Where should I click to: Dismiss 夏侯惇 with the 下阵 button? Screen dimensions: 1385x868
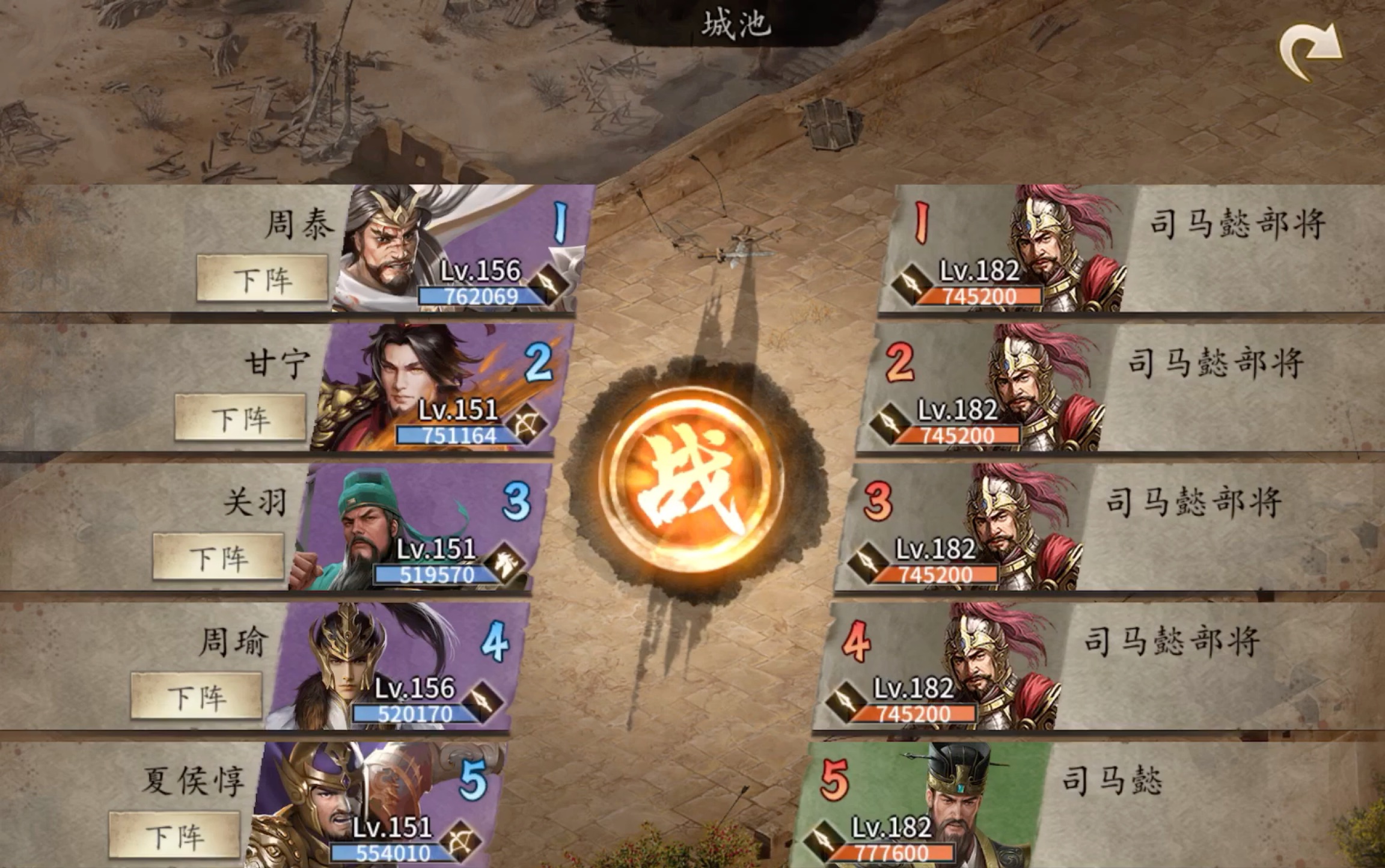(x=175, y=836)
